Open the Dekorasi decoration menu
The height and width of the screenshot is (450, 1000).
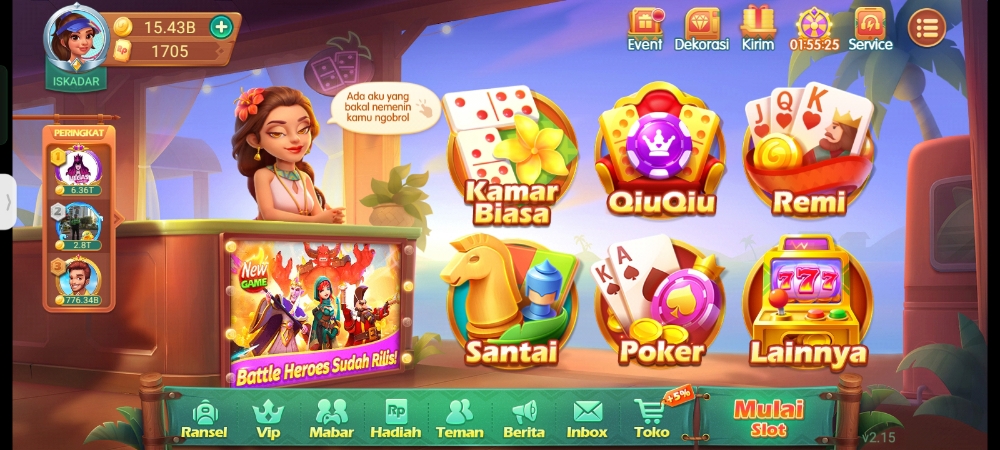pos(701,28)
